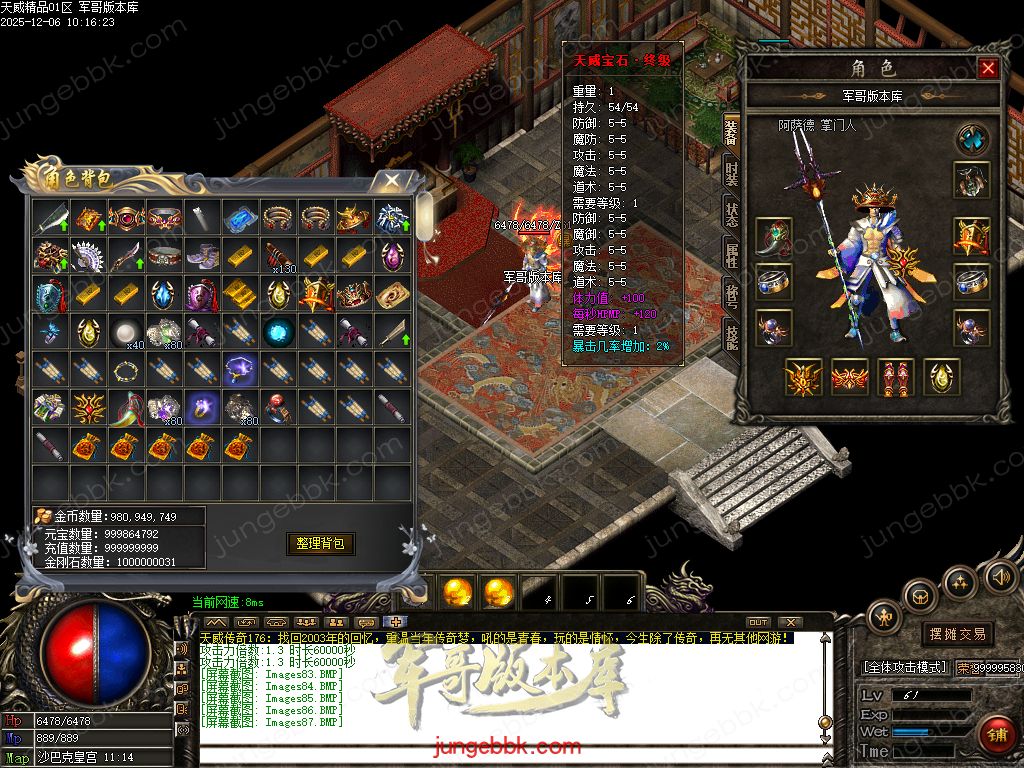Screen dimensions: 1024x768
Task: Choose the glowing cyan orb in the bag
Action: click(x=277, y=332)
